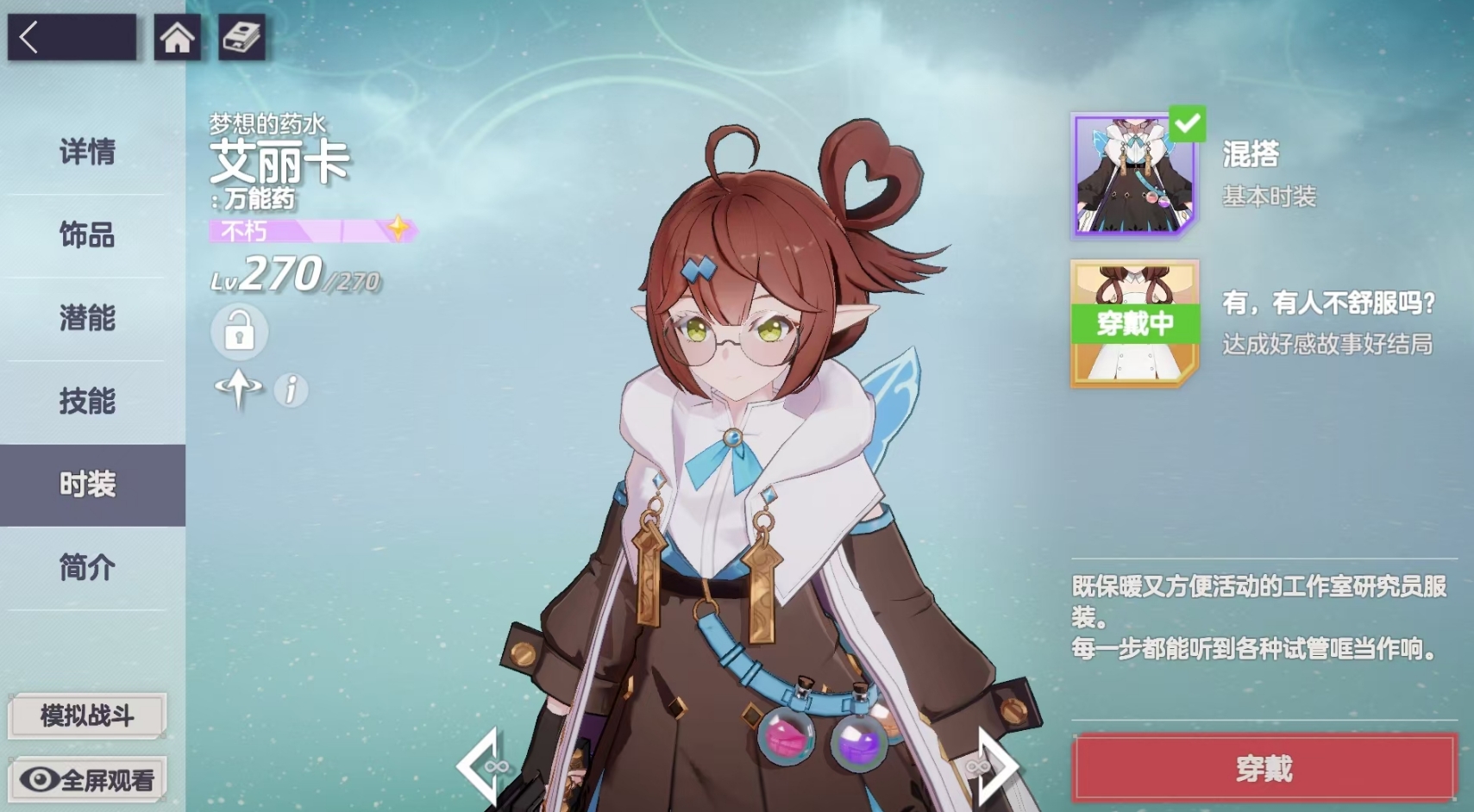Select the upgrade arrow icon below the lock

click(x=240, y=390)
